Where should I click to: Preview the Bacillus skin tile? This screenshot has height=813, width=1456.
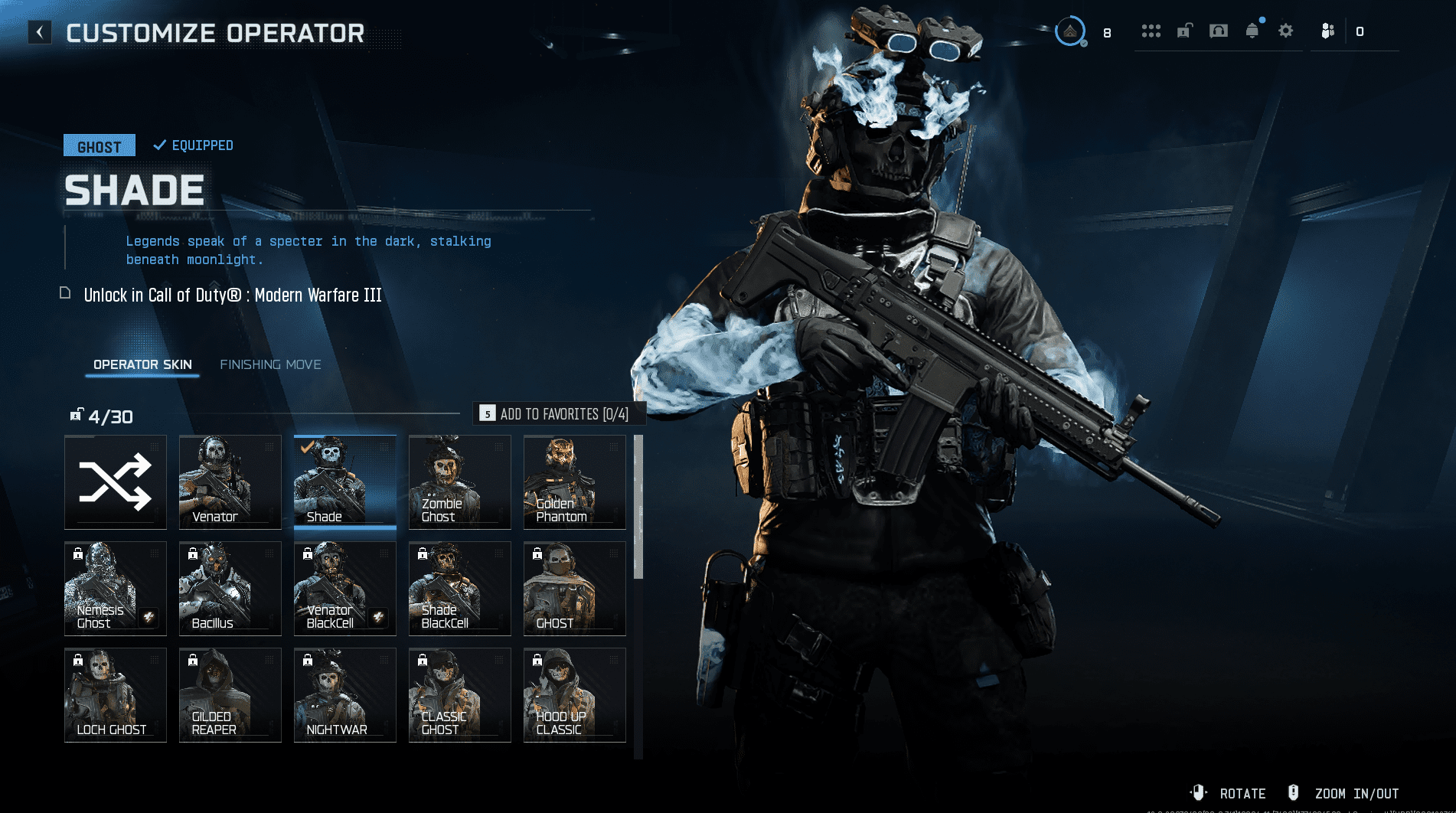click(x=230, y=589)
